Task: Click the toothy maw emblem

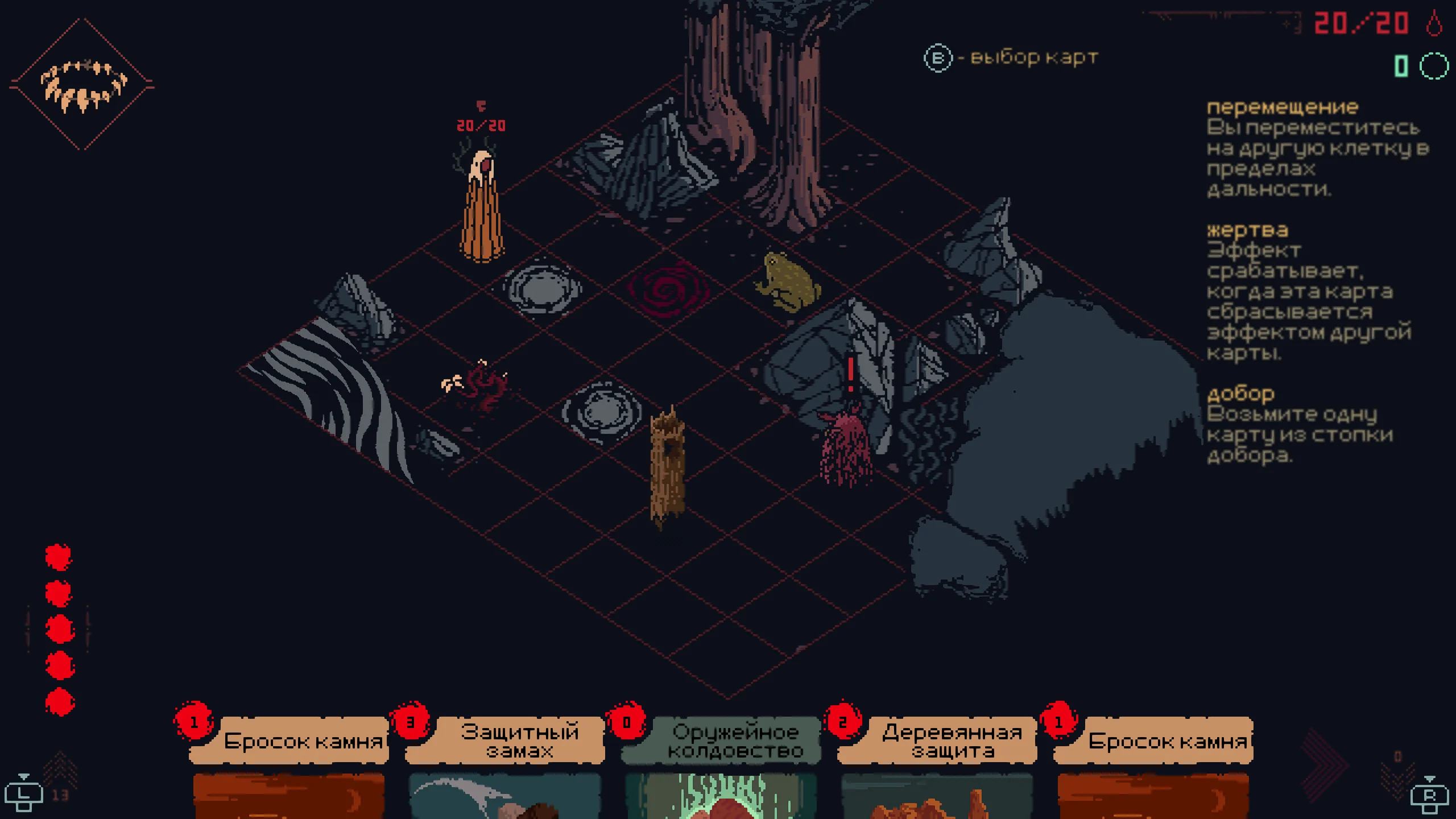Action: (83, 85)
